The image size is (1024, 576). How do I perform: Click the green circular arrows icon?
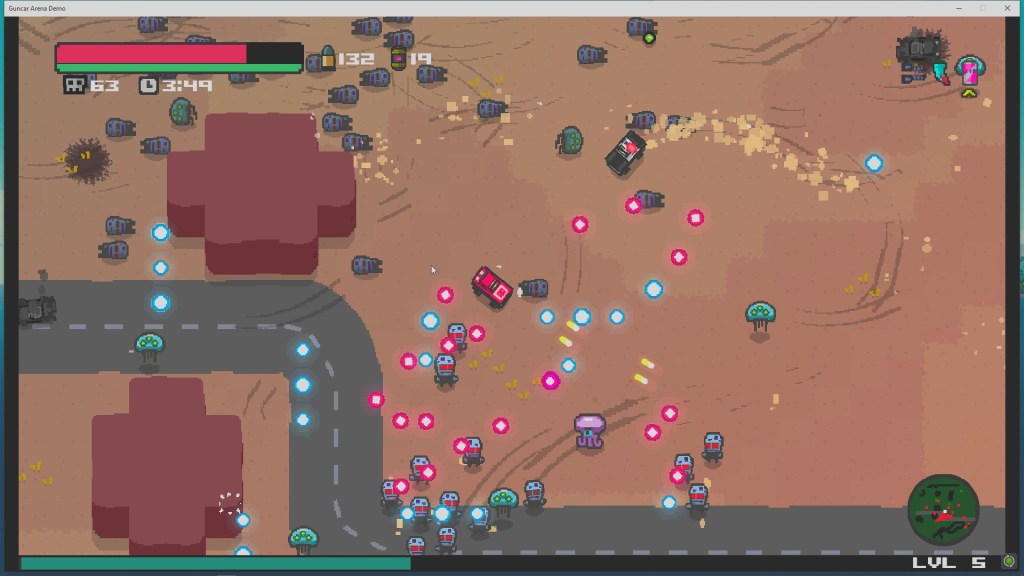pyautogui.click(x=1009, y=562)
